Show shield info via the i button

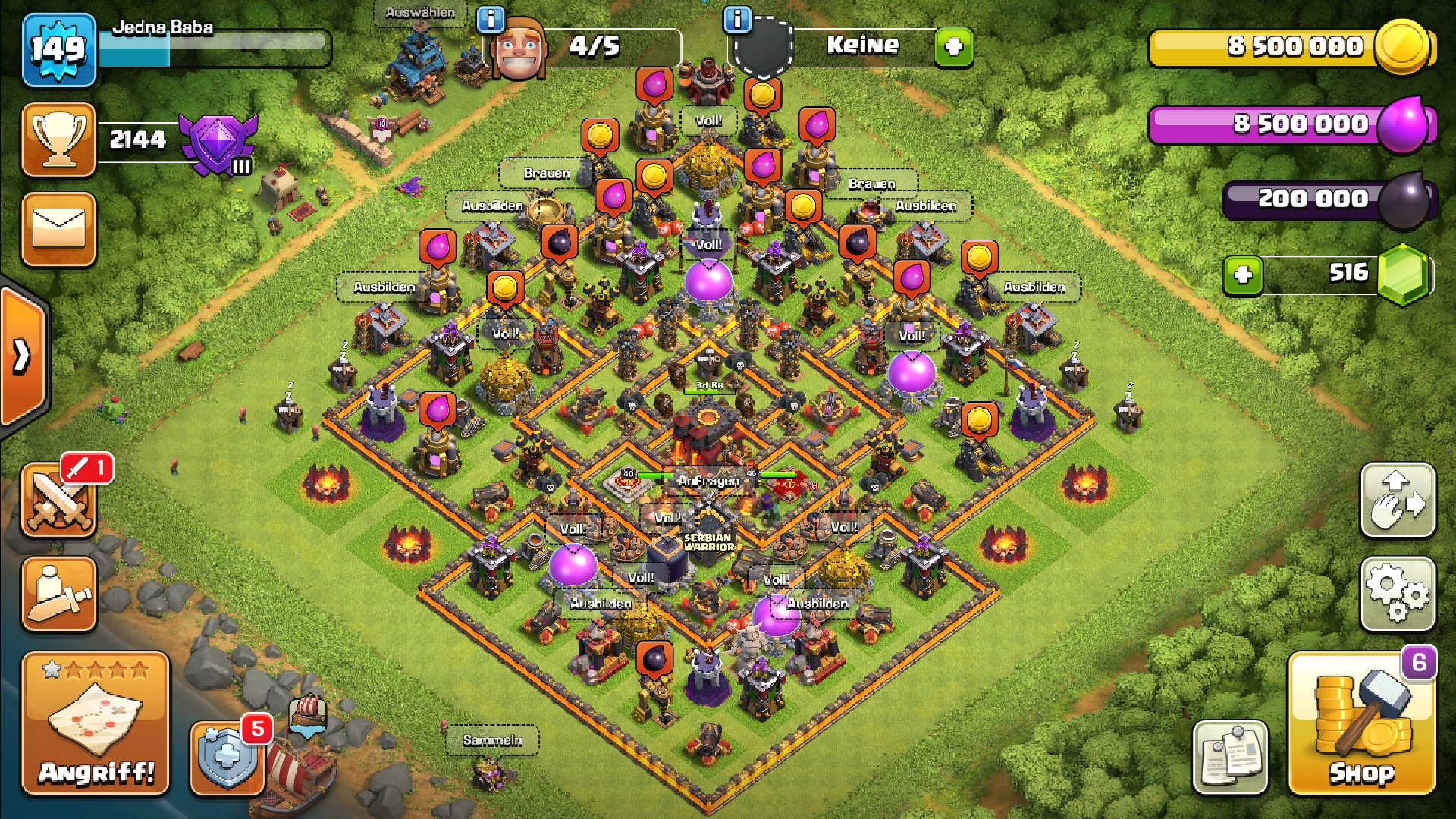[x=737, y=19]
